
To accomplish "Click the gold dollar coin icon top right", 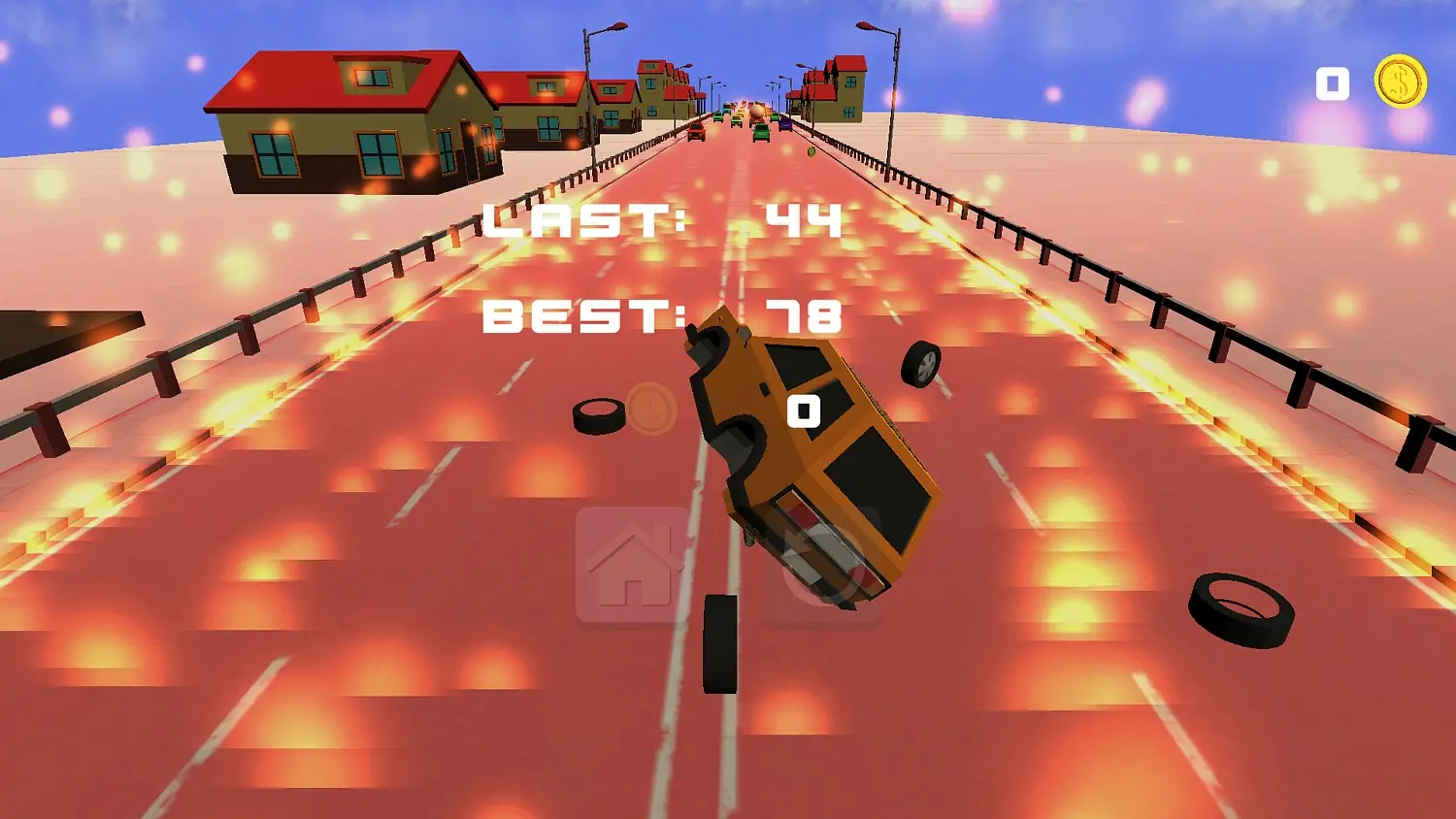I will 1402,82.
